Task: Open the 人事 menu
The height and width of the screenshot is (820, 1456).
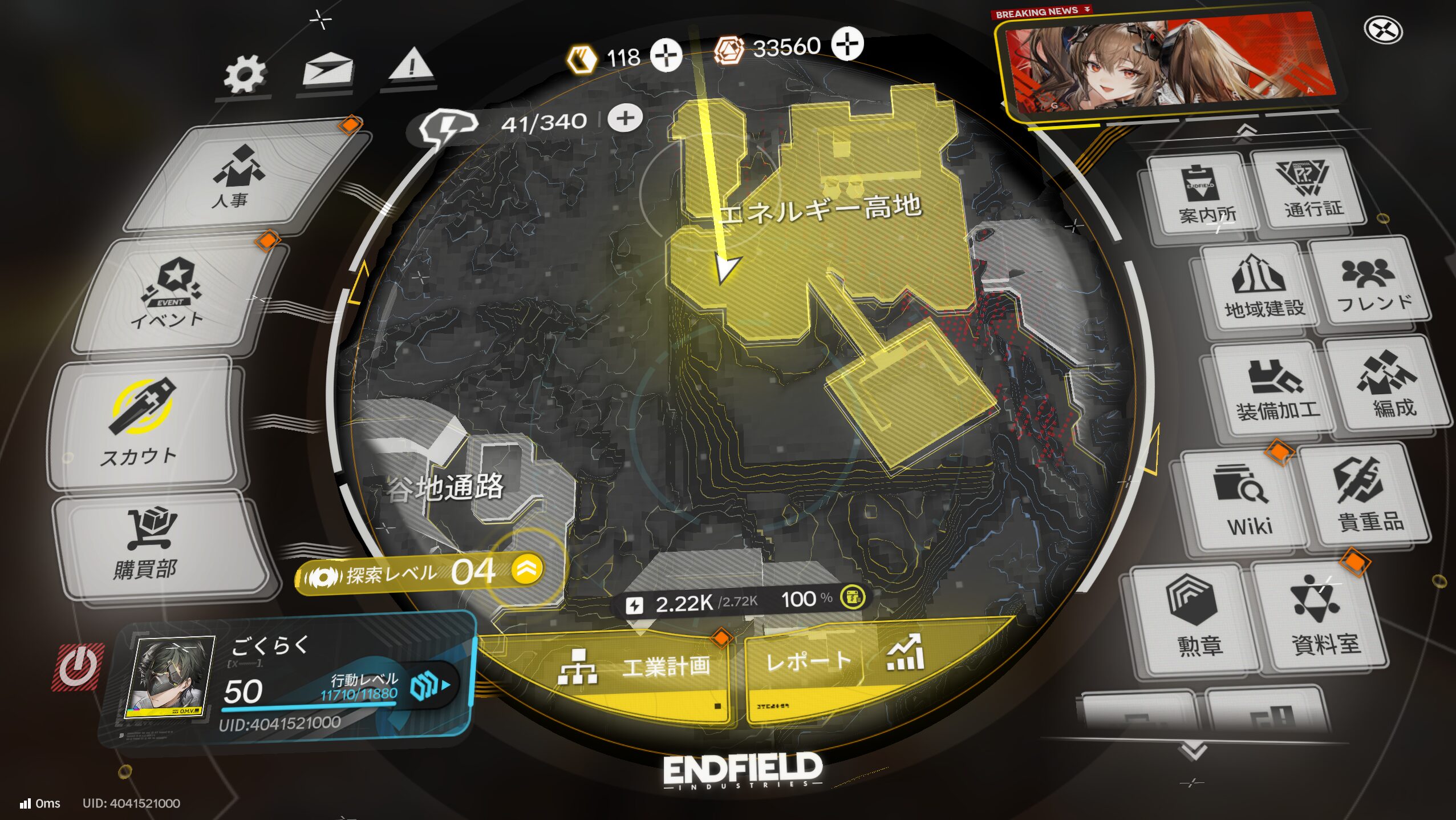Action: tap(240, 176)
